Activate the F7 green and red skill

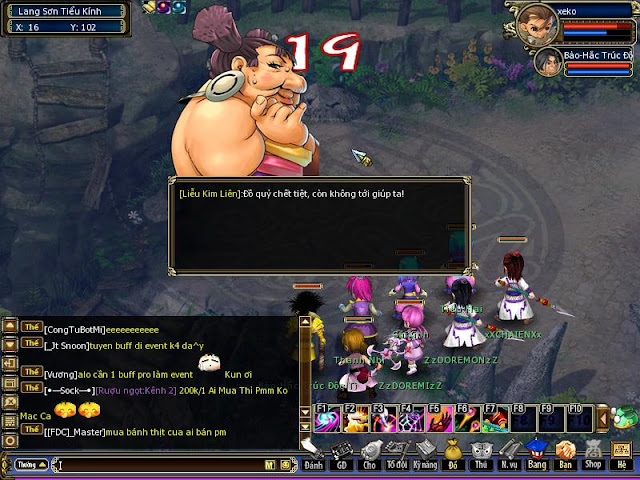494,418
